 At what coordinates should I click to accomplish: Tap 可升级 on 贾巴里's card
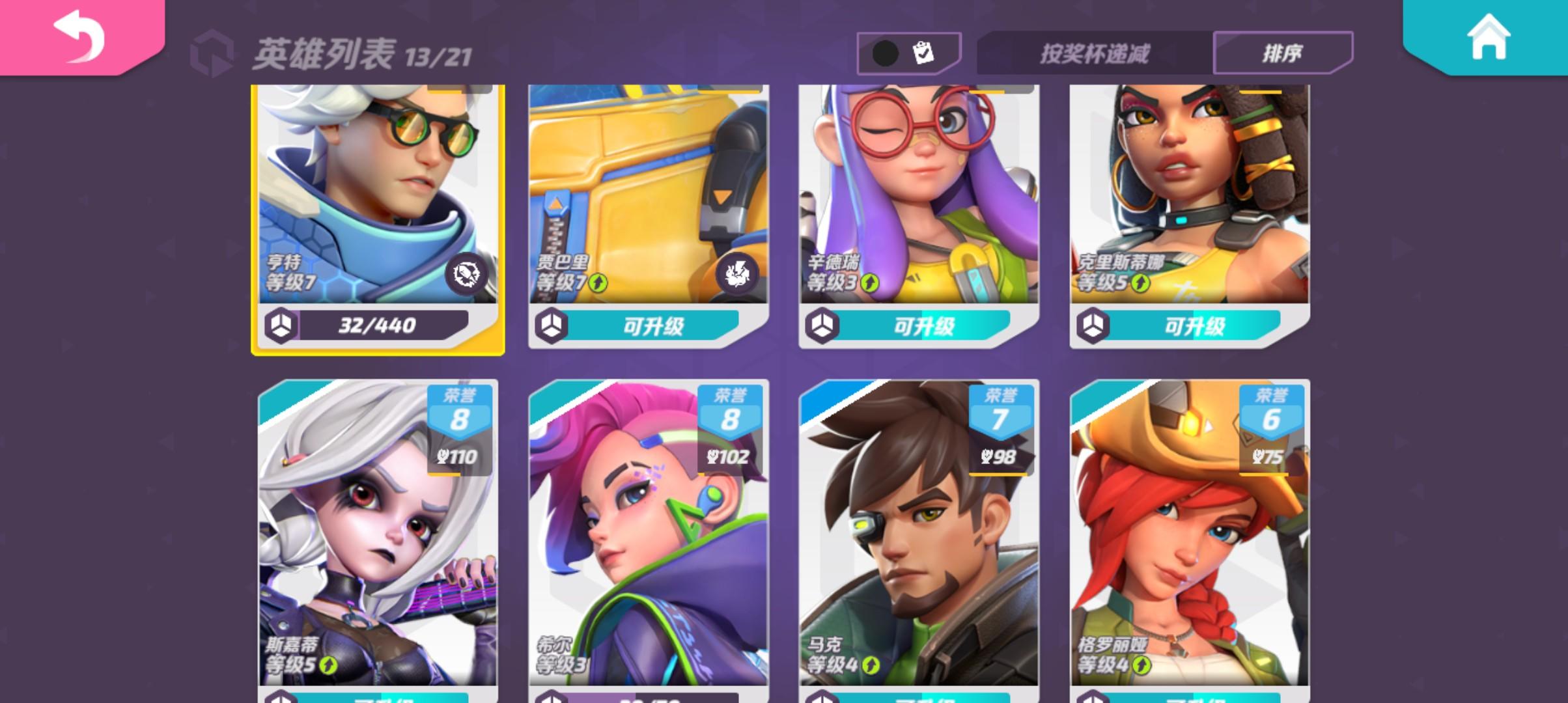(654, 325)
